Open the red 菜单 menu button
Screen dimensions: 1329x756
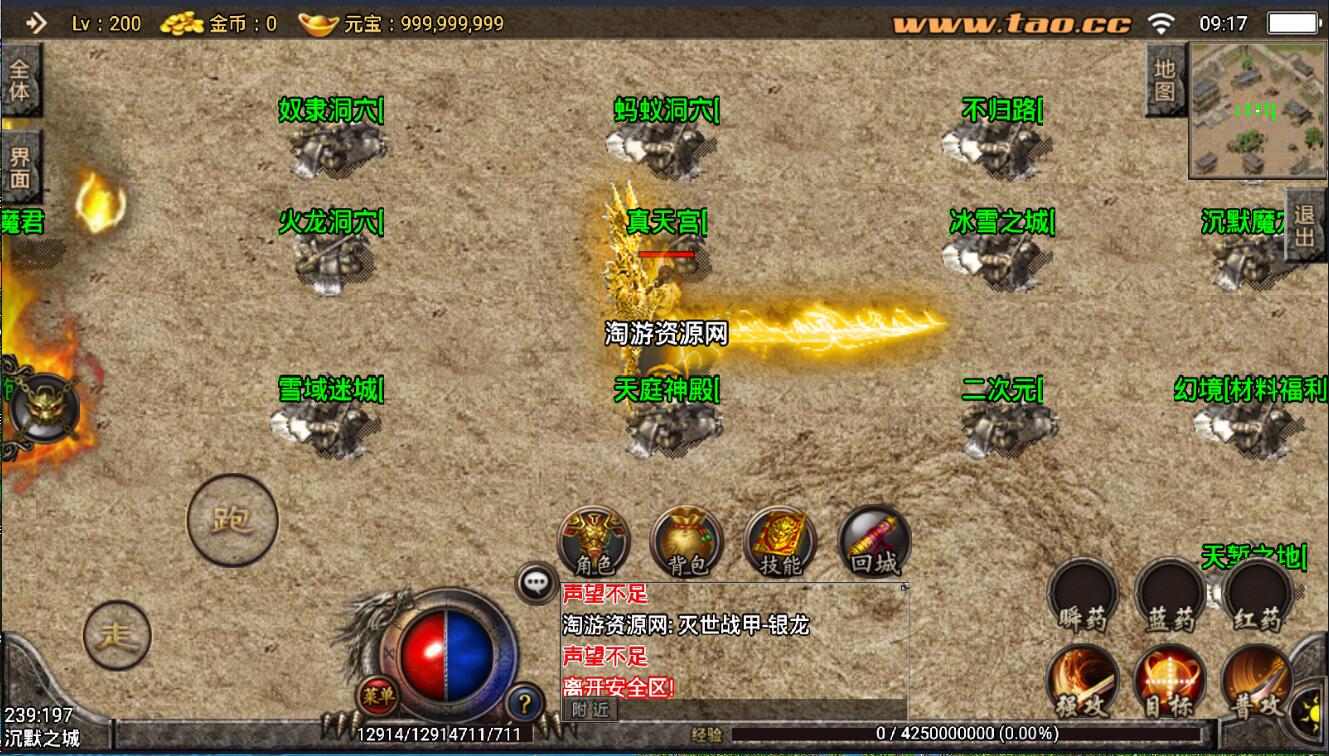pos(378,697)
